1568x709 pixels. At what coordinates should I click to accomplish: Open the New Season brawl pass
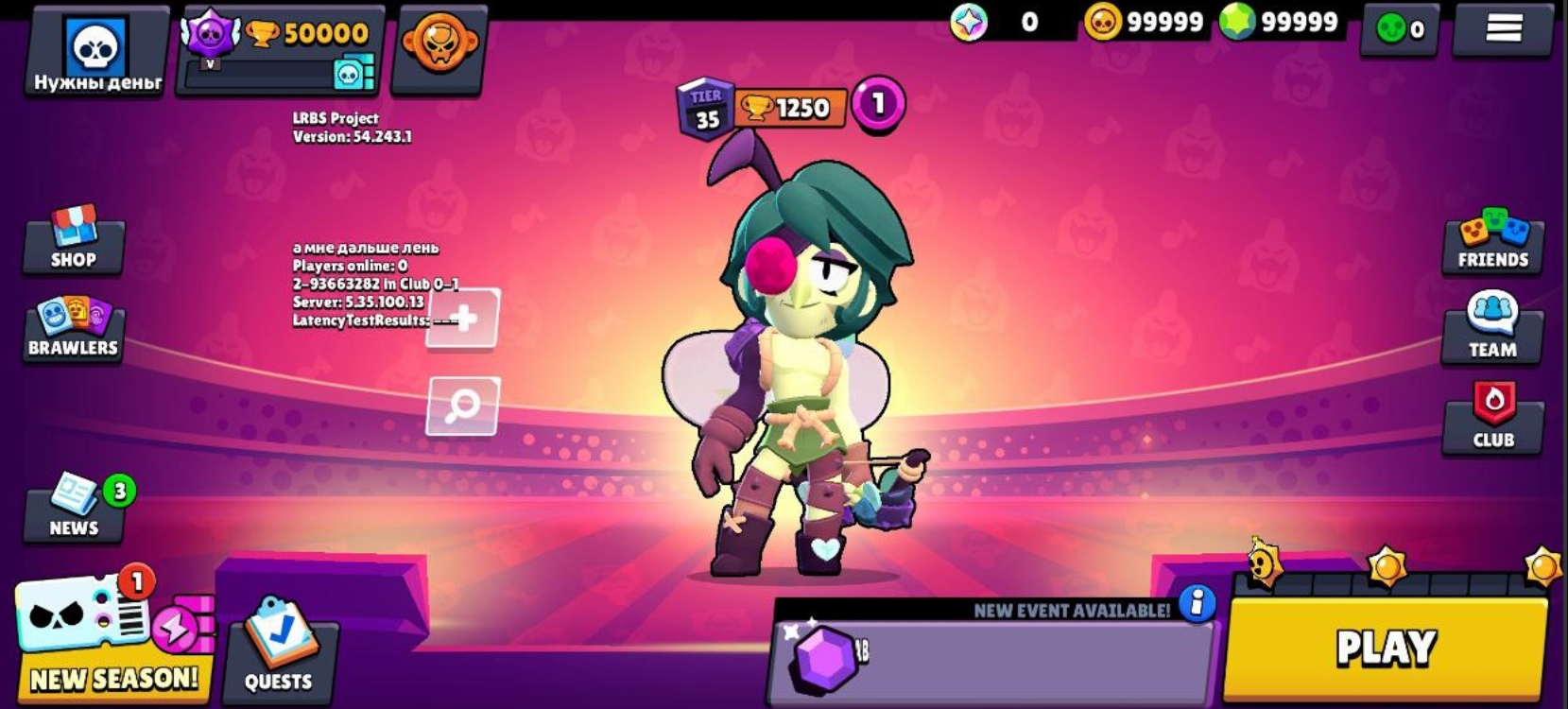(x=112, y=635)
